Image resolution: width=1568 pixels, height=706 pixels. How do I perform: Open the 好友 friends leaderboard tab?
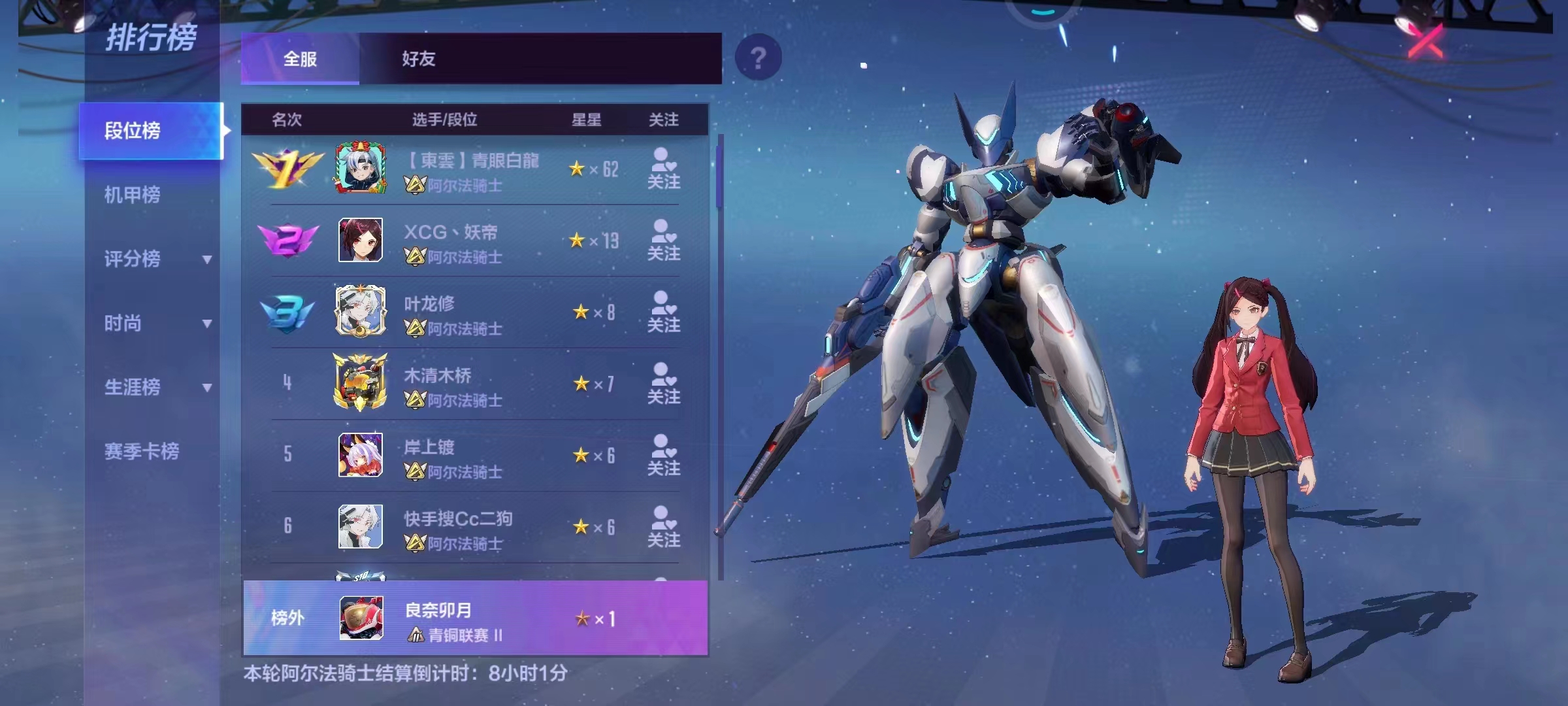click(x=418, y=59)
